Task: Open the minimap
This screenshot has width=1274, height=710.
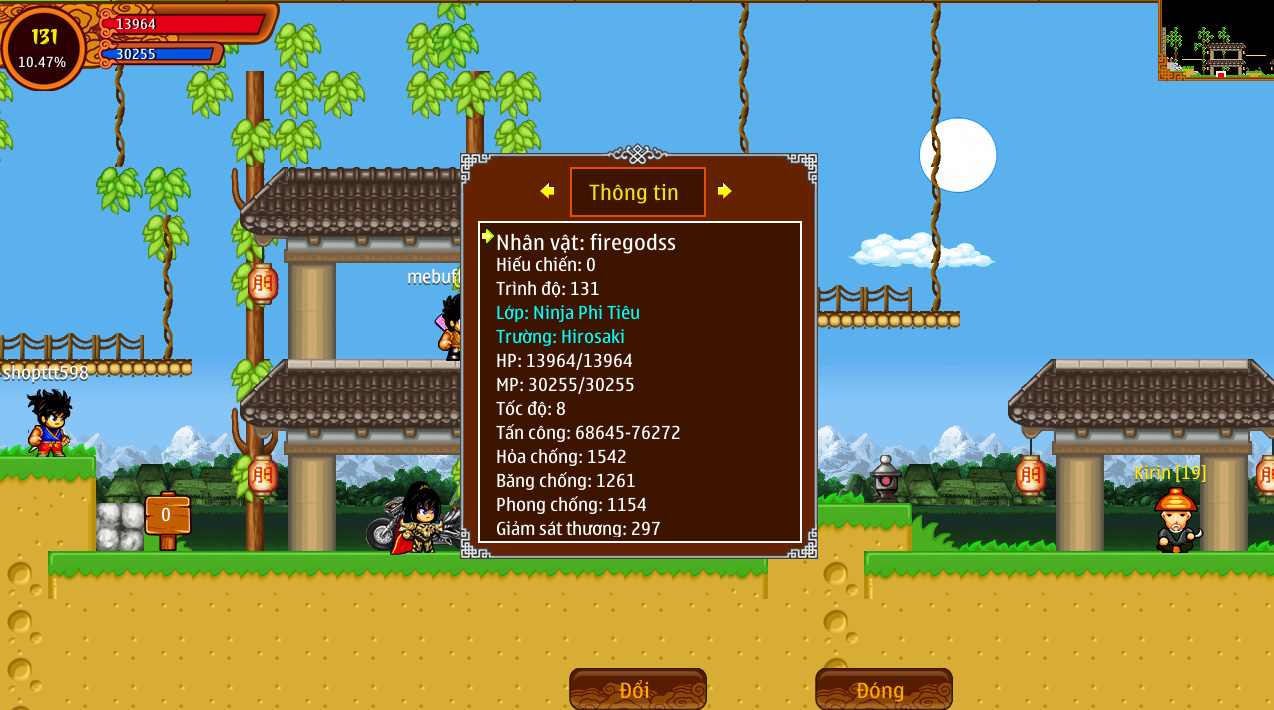Action: point(1216,40)
